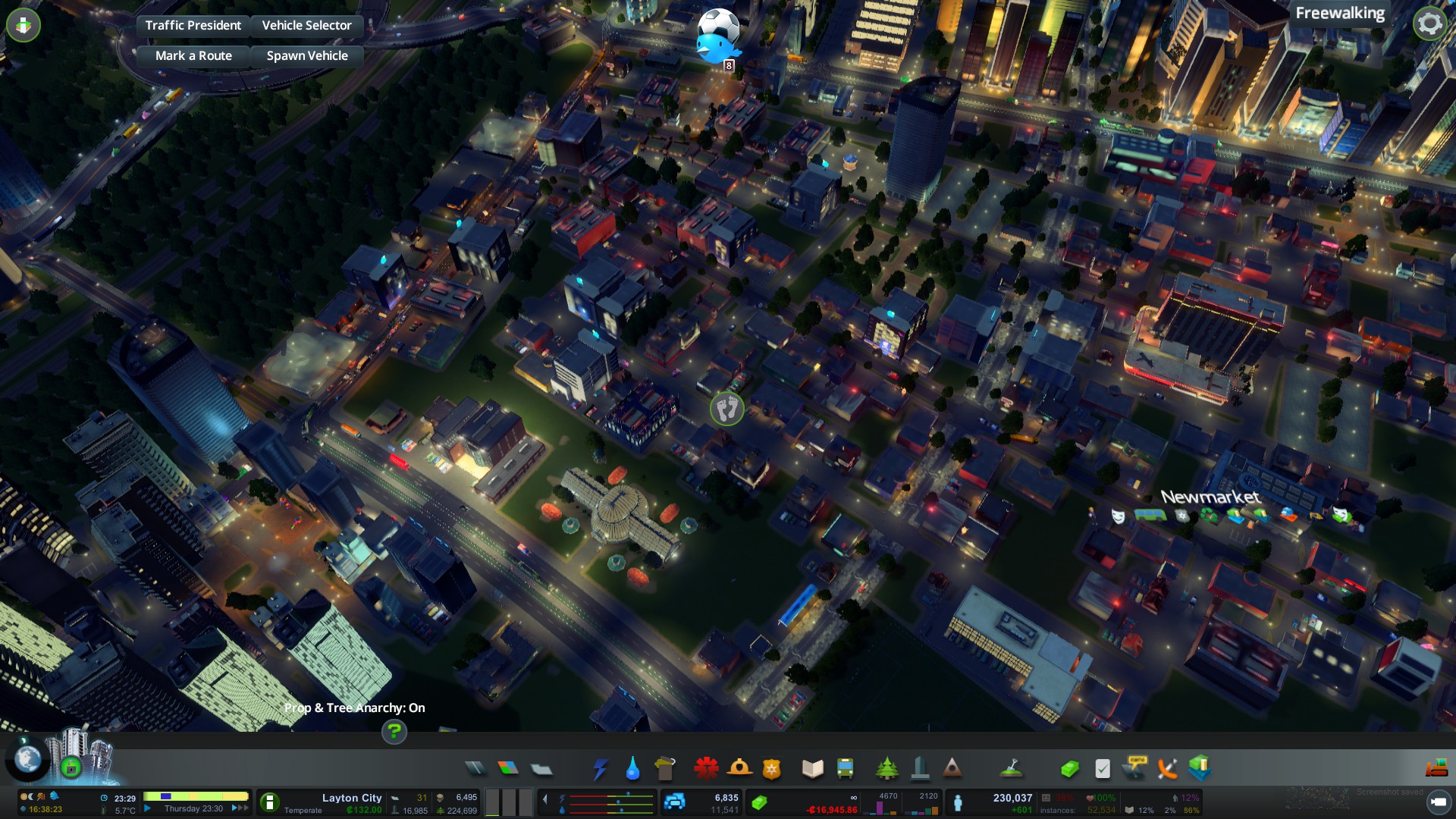Viewport: 1456px width, 819px height.
Task: Select the electricity lightning bolt menu
Action: (600, 768)
